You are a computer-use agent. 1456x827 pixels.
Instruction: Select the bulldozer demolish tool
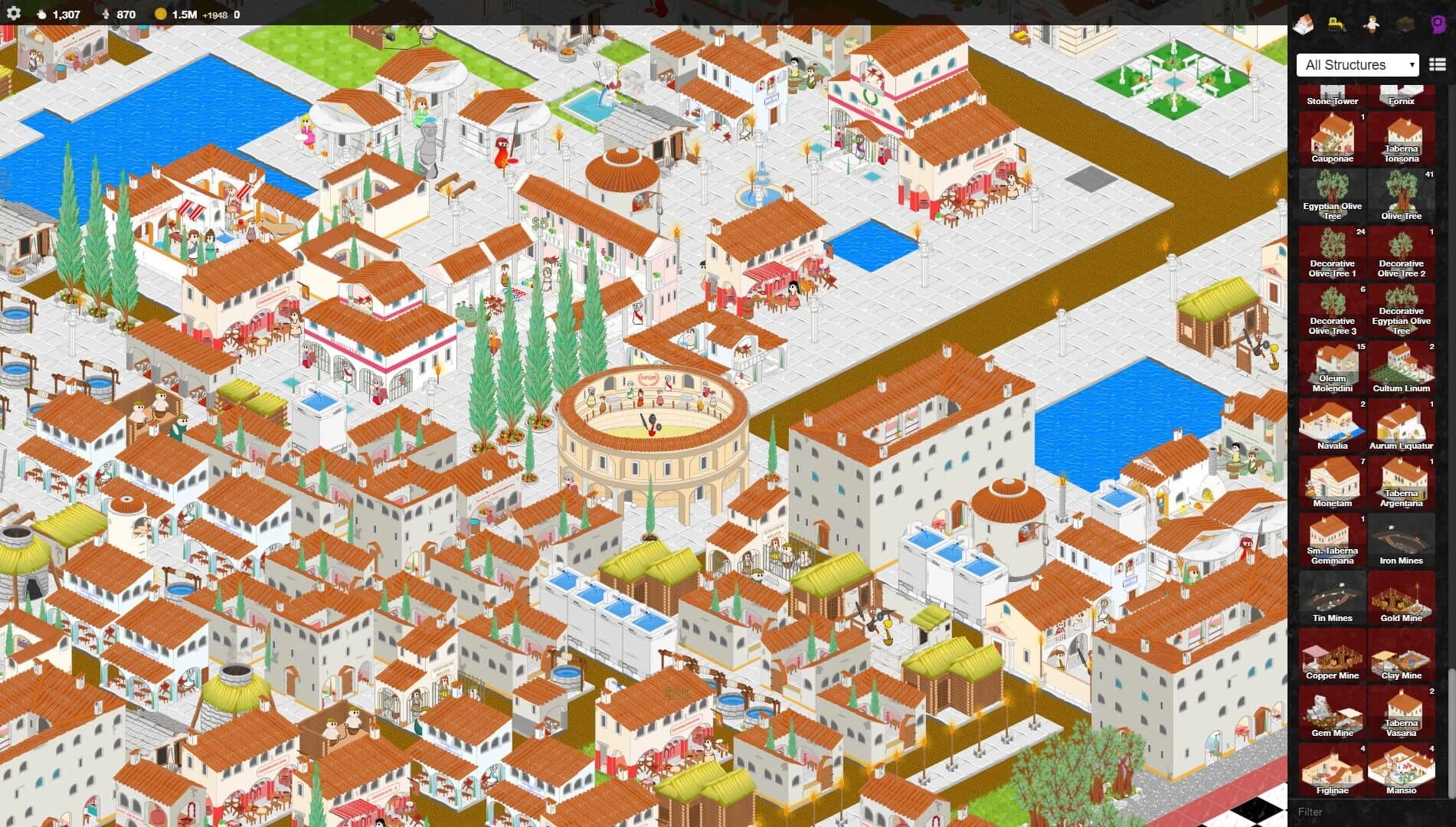pos(1334,23)
